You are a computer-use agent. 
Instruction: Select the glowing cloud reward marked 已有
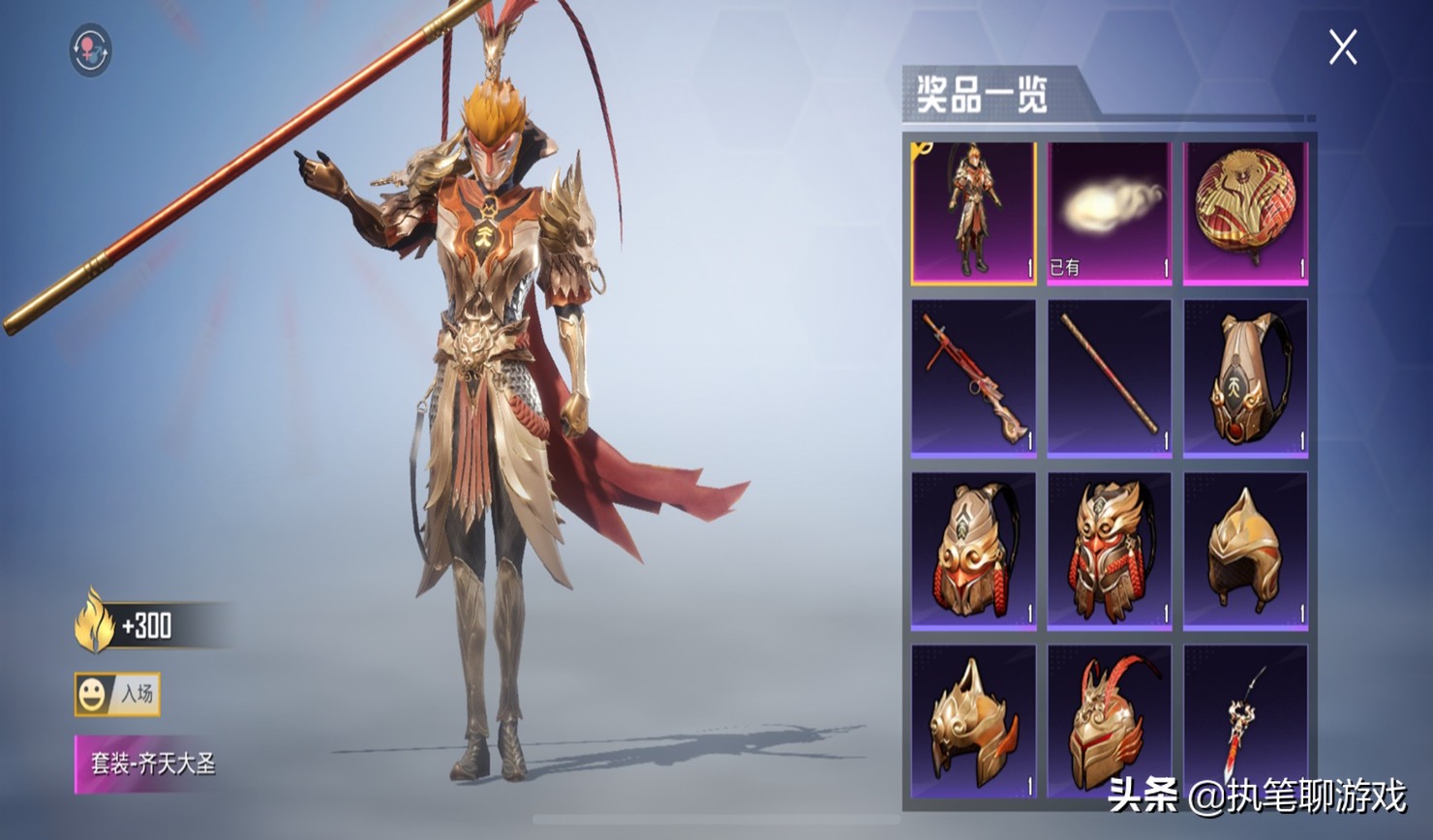(x=1110, y=213)
